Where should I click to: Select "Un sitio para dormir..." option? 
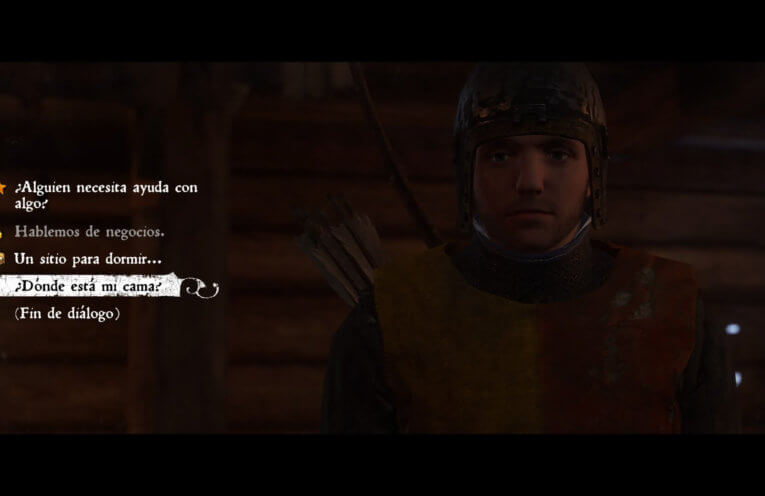click(87, 259)
